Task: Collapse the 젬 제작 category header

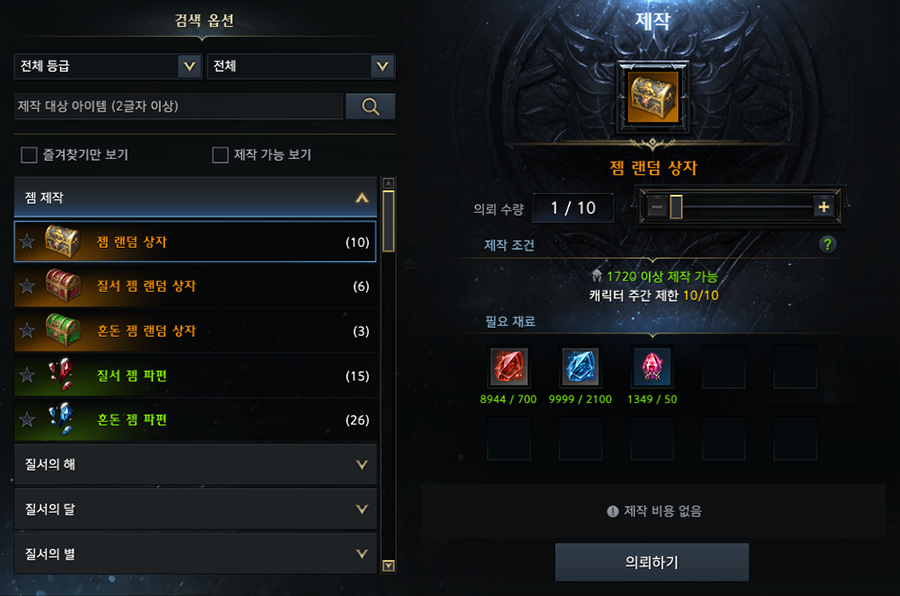Action: (196, 198)
